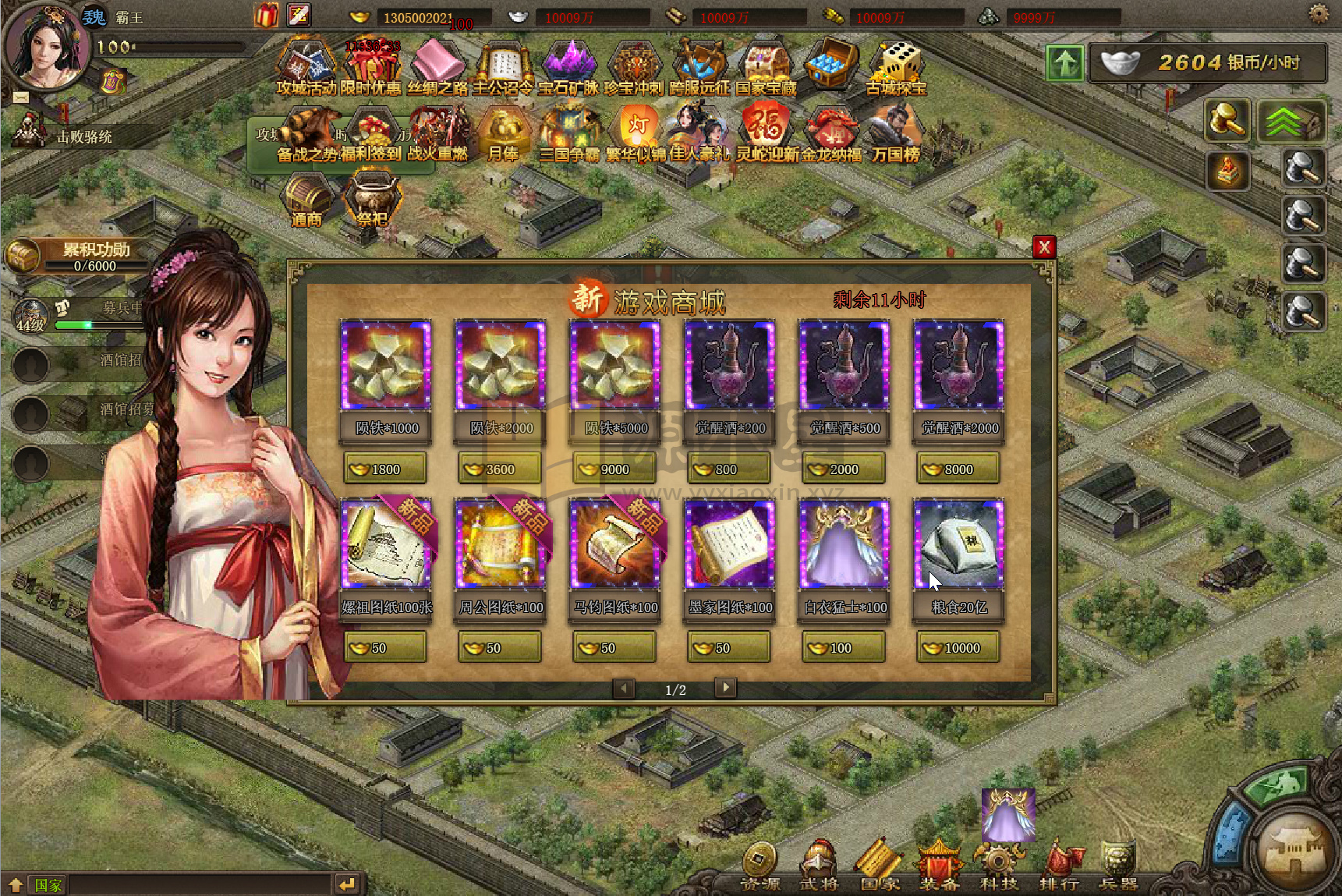1342x896 pixels.
Task: Open the 丝绸之路 event
Action: [438, 68]
